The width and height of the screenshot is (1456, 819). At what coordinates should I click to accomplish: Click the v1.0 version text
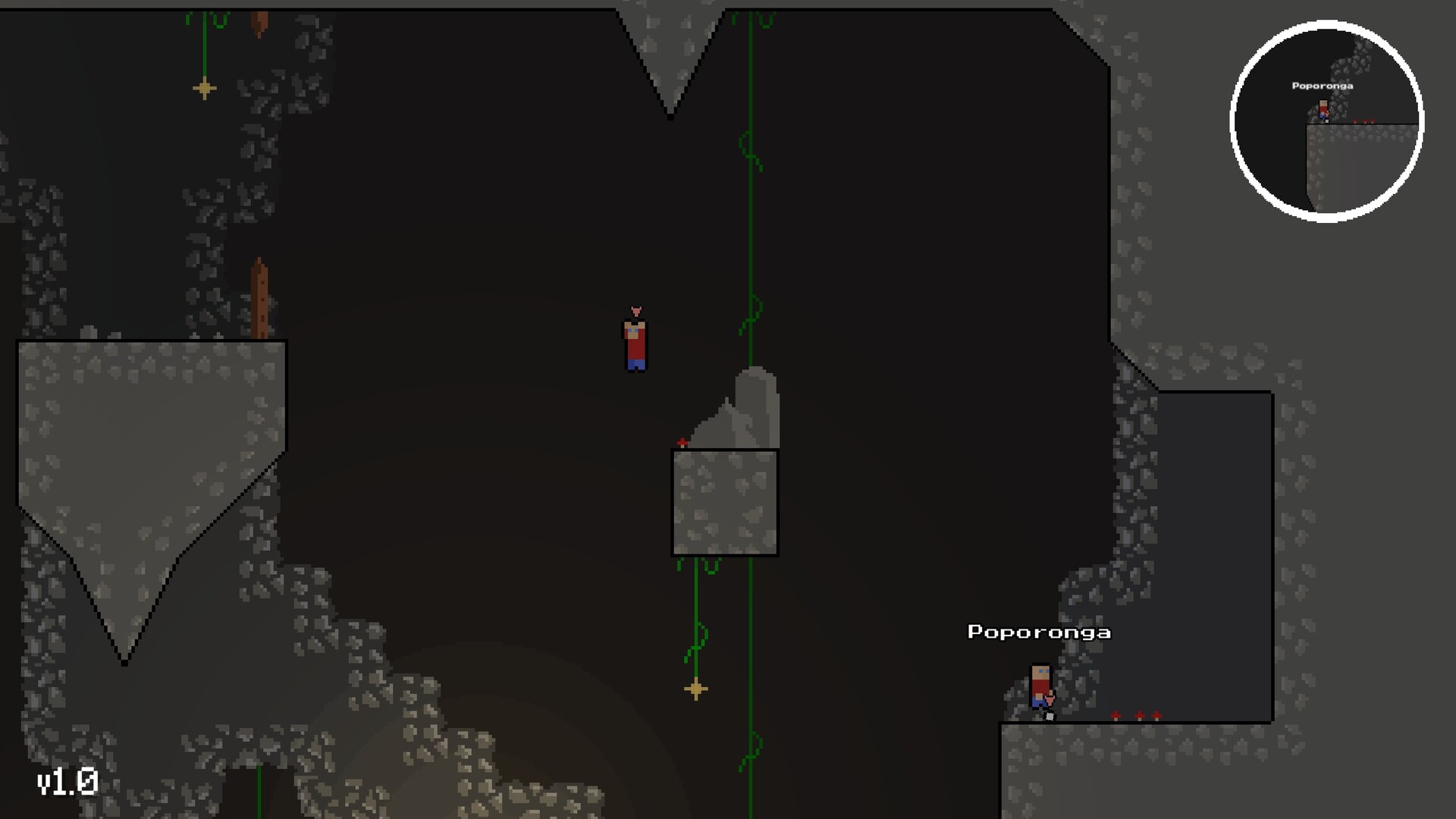pos(67,780)
